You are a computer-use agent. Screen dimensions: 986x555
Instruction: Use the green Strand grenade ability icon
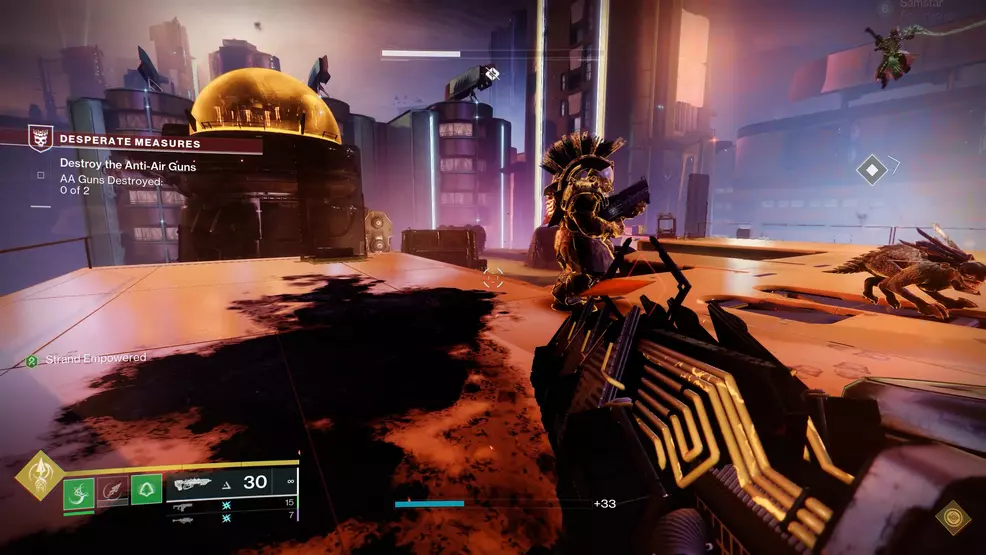[x=80, y=490]
